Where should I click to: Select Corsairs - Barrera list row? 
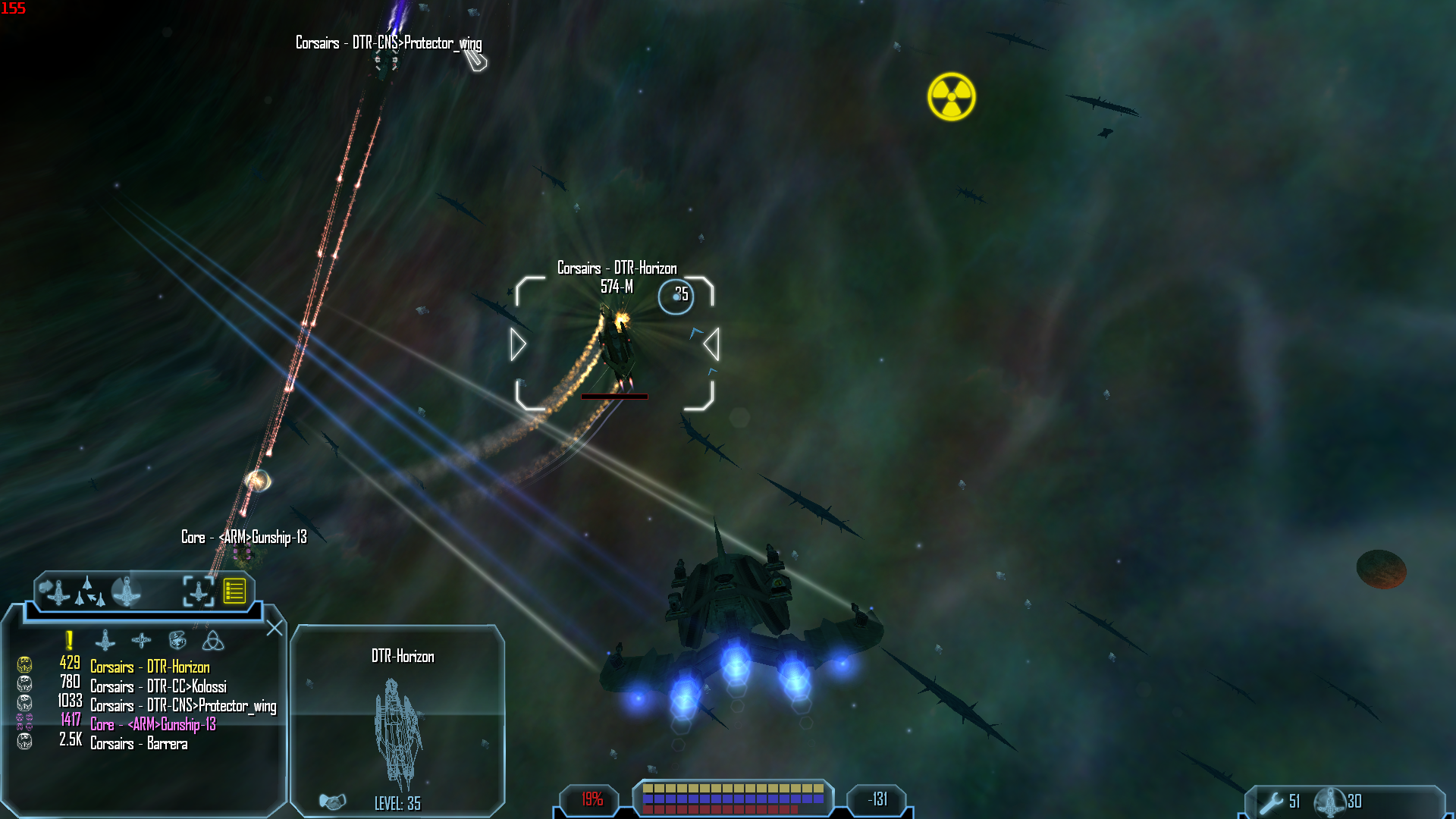(138, 744)
